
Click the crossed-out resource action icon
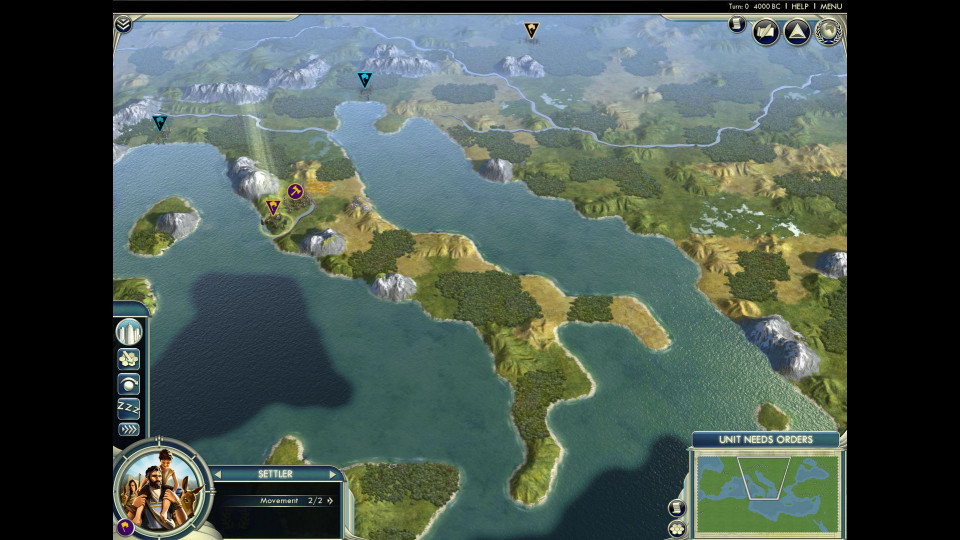click(x=129, y=359)
